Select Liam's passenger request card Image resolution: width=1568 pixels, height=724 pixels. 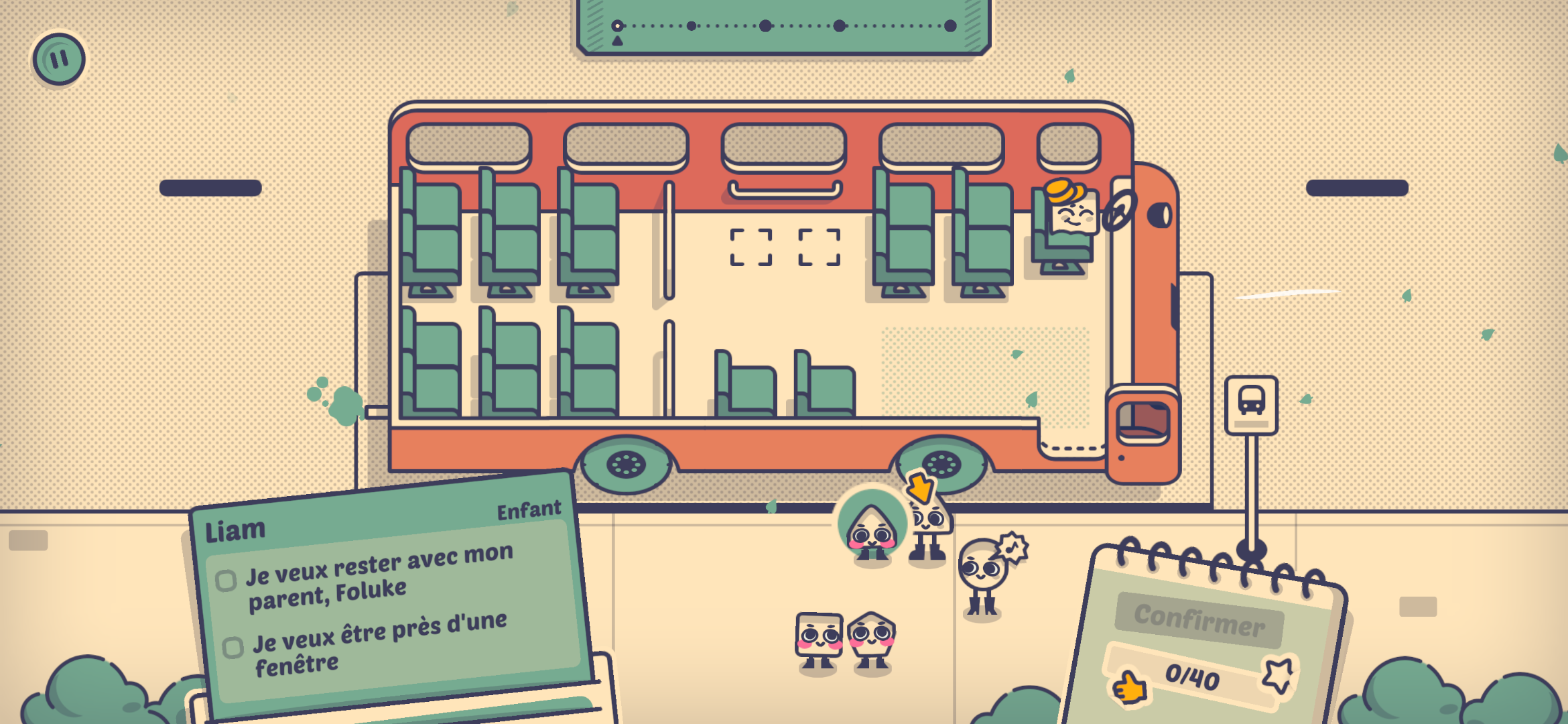pos(389,597)
